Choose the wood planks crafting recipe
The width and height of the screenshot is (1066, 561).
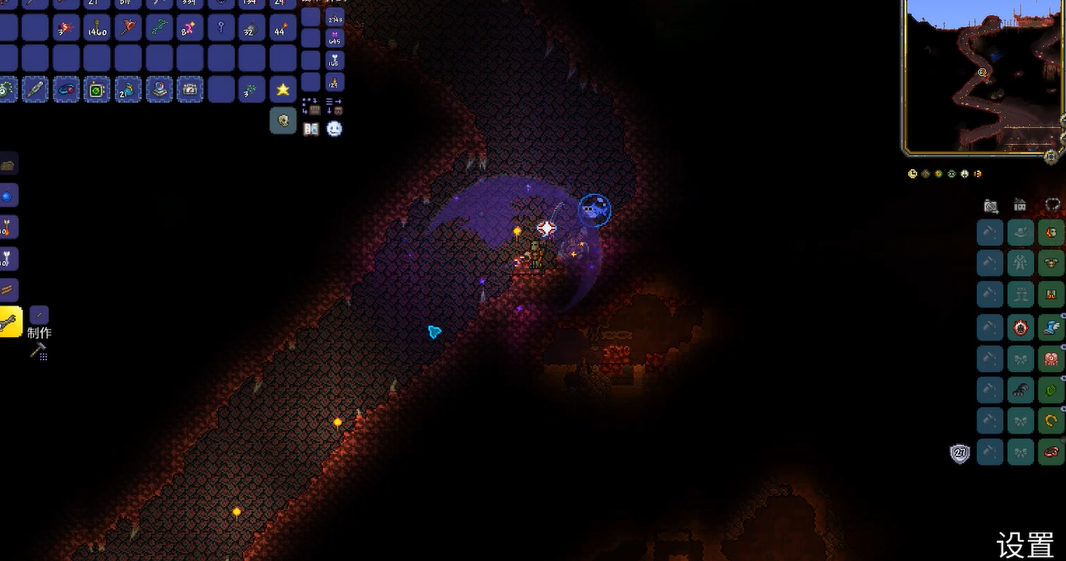[8, 291]
